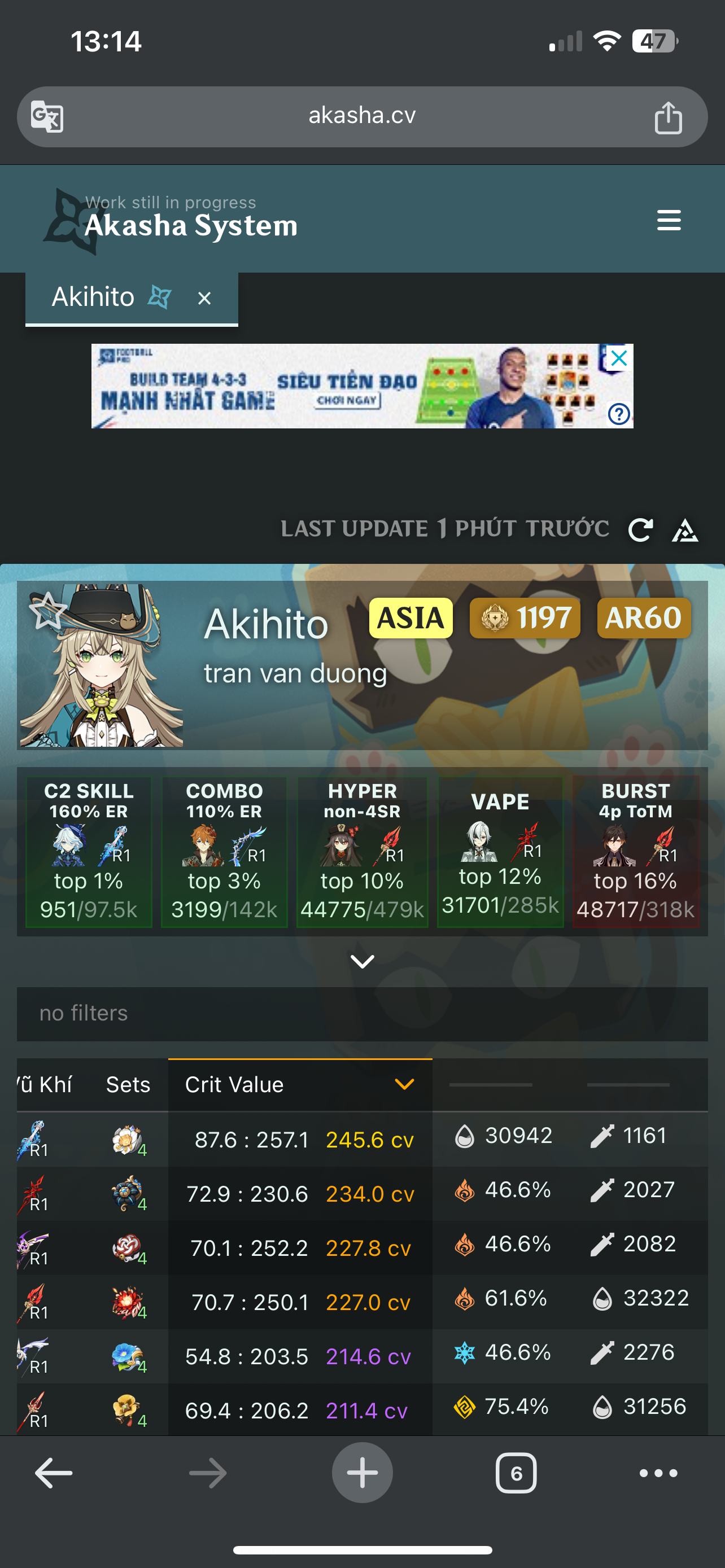Viewport: 725px width, 1568px height.
Task: Open the CHƠI NGAY ad link
Action: [346, 401]
